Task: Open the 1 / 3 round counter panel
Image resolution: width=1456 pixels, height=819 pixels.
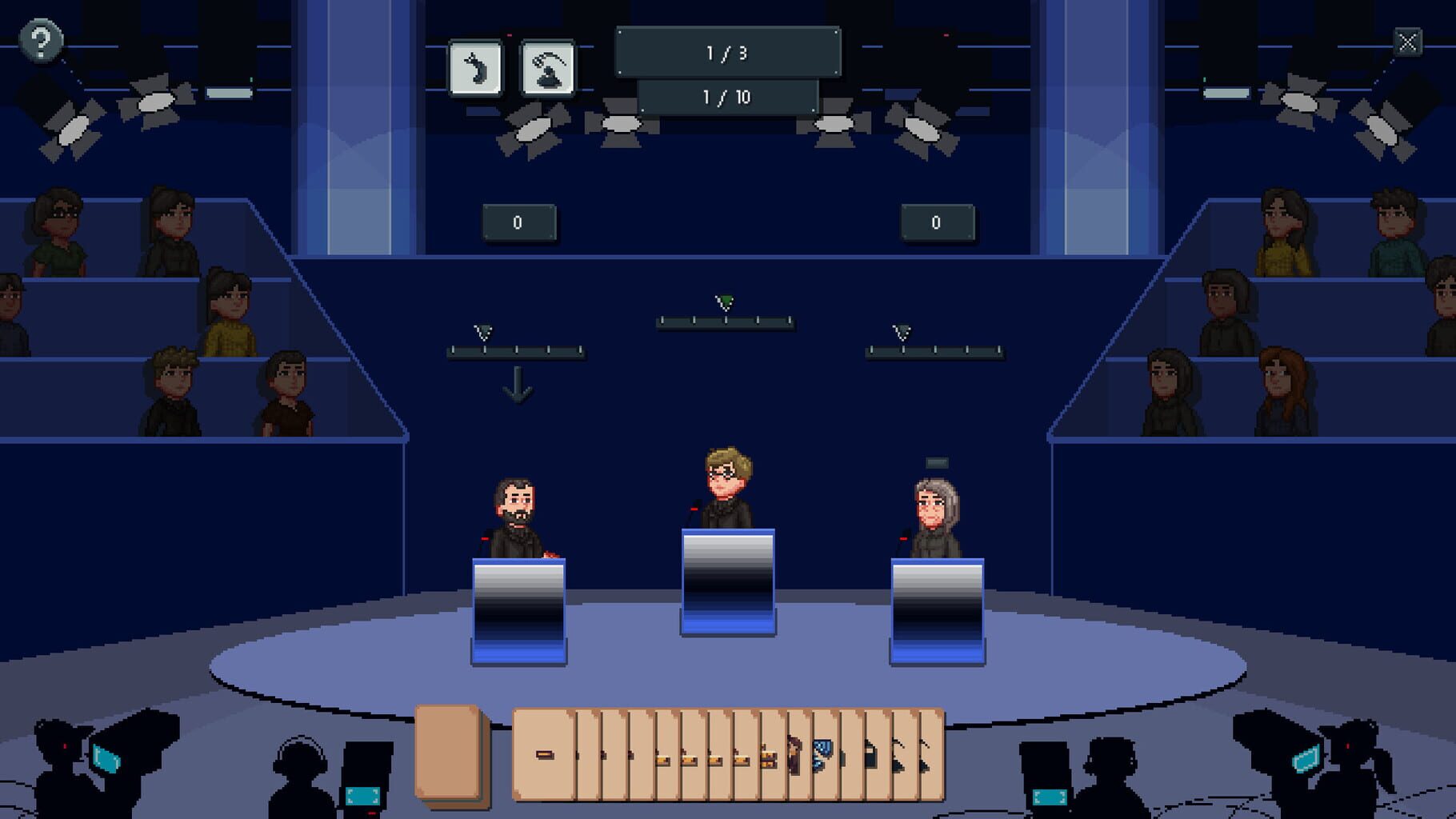Action: point(726,50)
